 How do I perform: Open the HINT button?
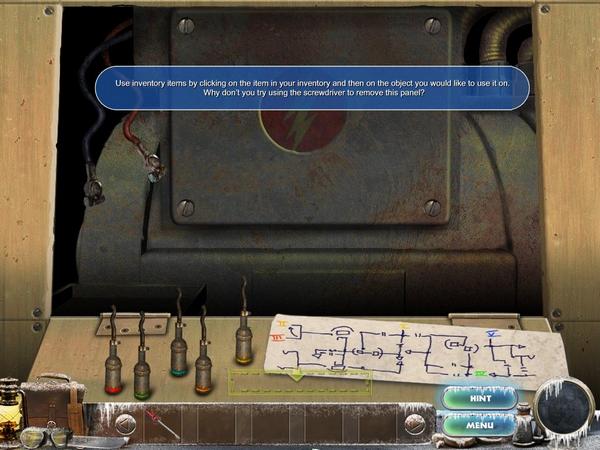(x=477, y=398)
